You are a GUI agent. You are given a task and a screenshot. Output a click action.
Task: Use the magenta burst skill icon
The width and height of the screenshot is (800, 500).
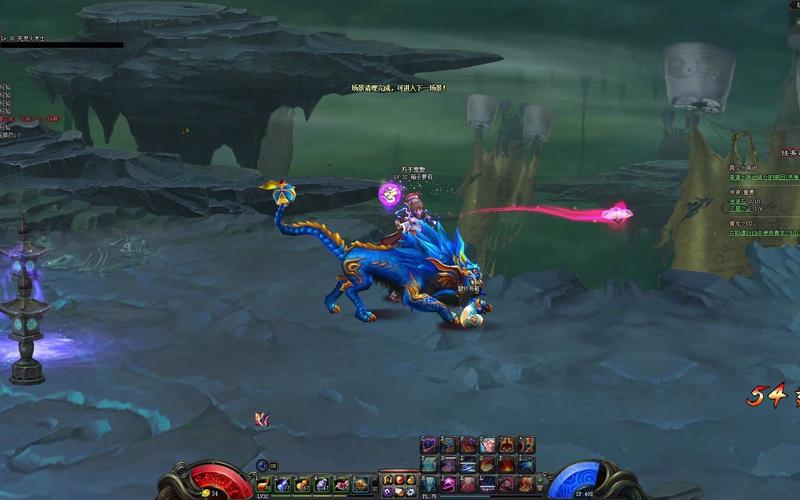point(448,484)
